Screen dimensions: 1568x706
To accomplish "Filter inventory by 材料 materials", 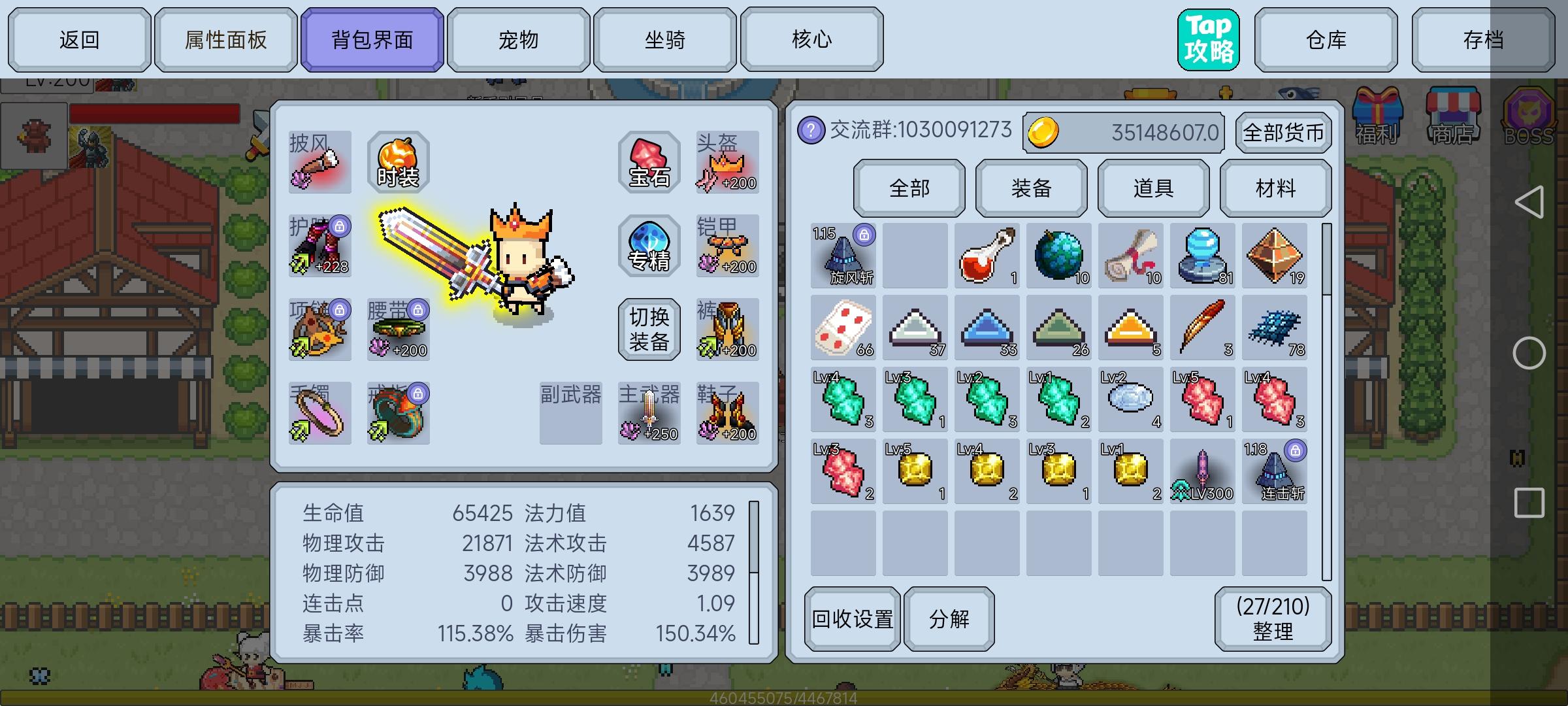I will tap(1275, 188).
